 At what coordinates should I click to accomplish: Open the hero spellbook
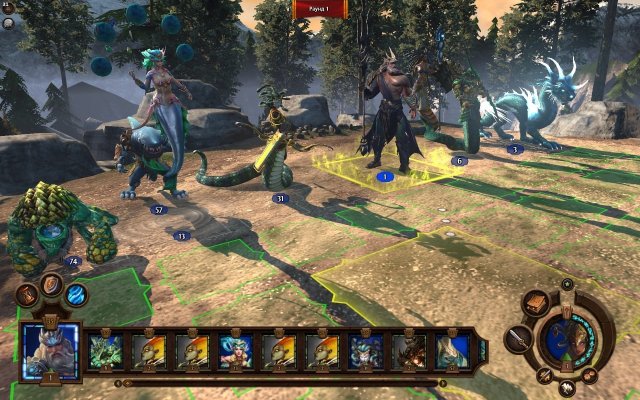[x=536, y=304]
